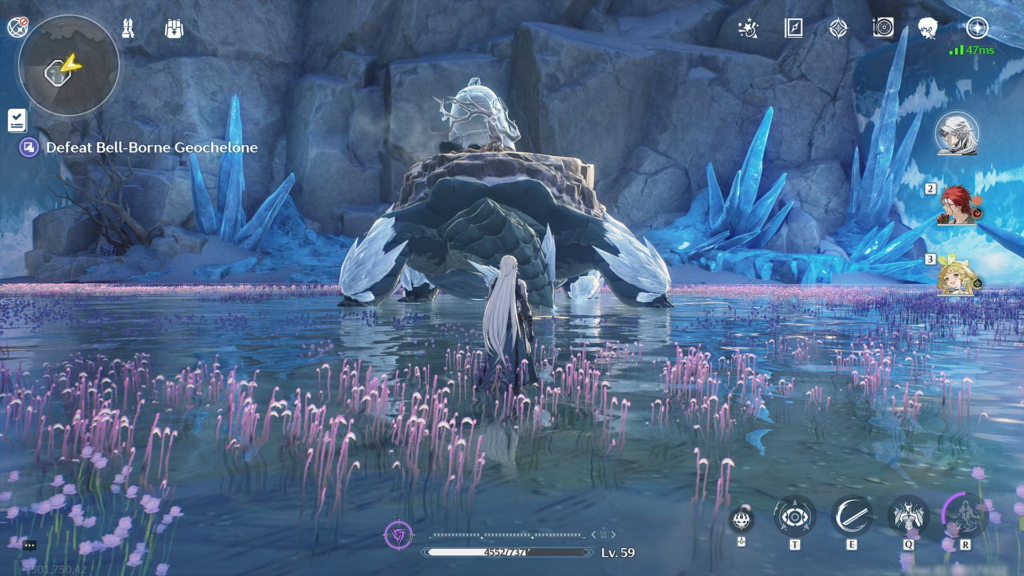Image resolution: width=1024 pixels, height=576 pixels.
Task: Open the events sparkle icon
Action: 747,28
